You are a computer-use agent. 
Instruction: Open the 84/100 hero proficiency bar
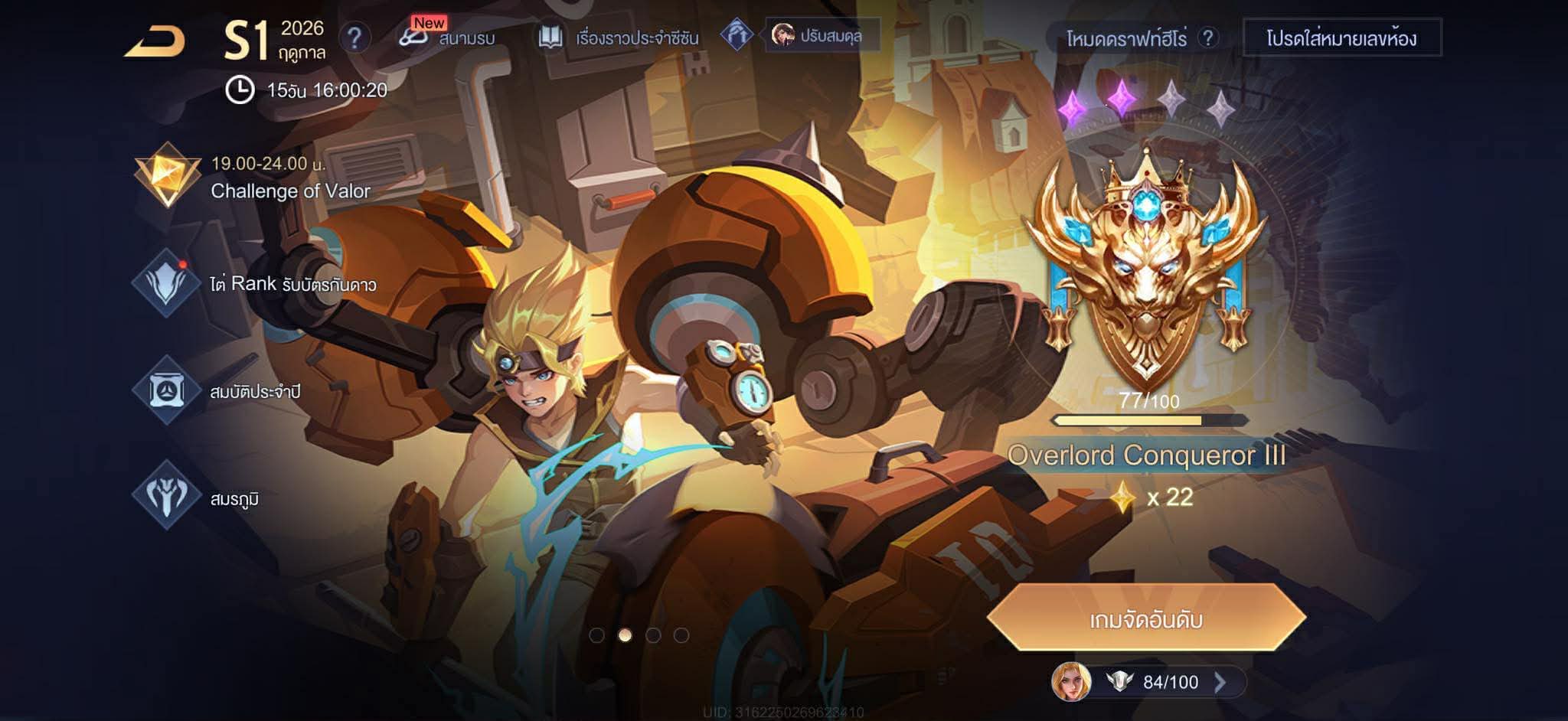[1148, 682]
